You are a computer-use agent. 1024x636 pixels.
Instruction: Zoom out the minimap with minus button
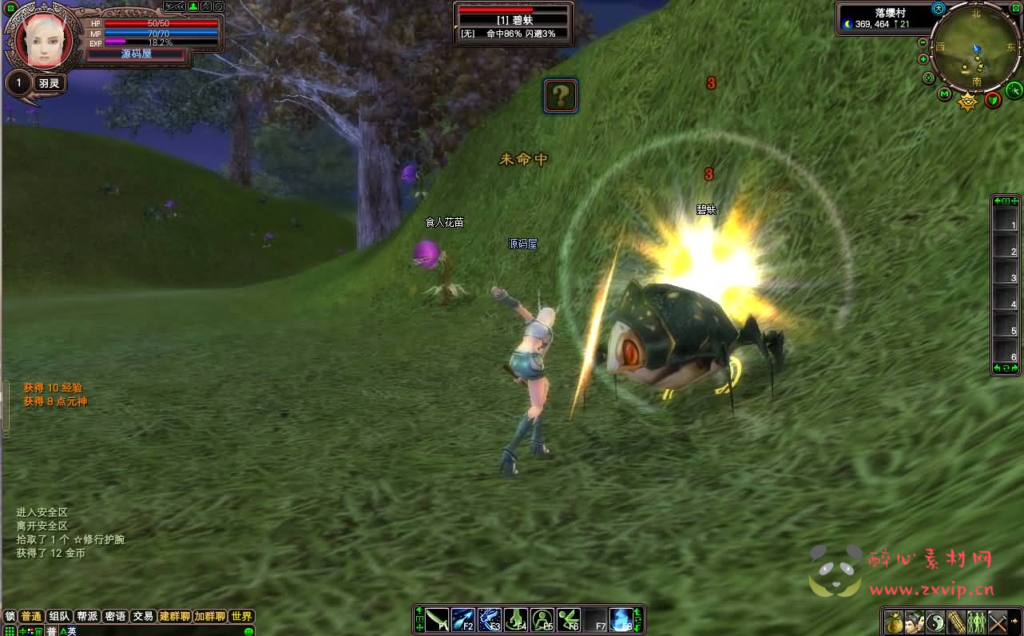pyautogui.click(x=924, y=44)
